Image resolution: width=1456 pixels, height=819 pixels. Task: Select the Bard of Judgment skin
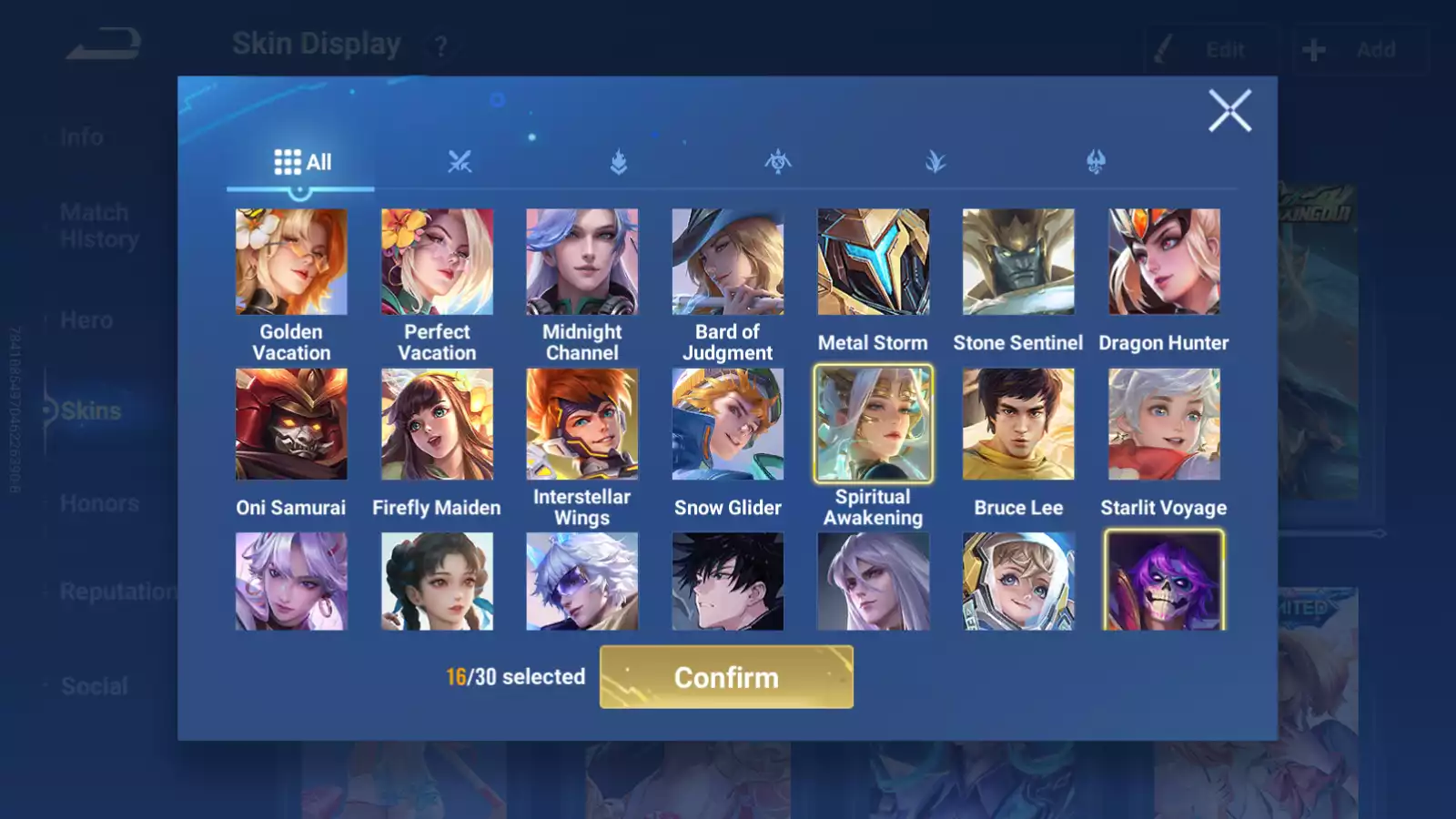click(x=728, y=262)
